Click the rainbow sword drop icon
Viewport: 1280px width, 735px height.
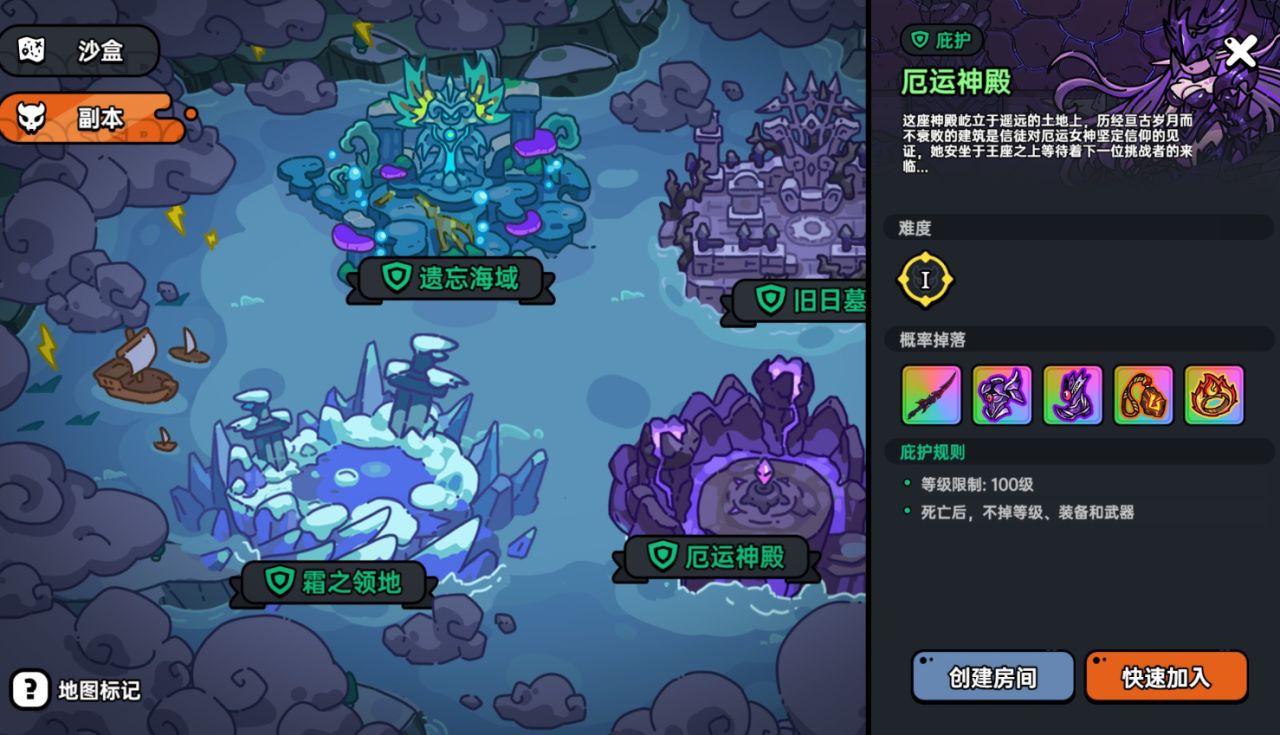930,395
